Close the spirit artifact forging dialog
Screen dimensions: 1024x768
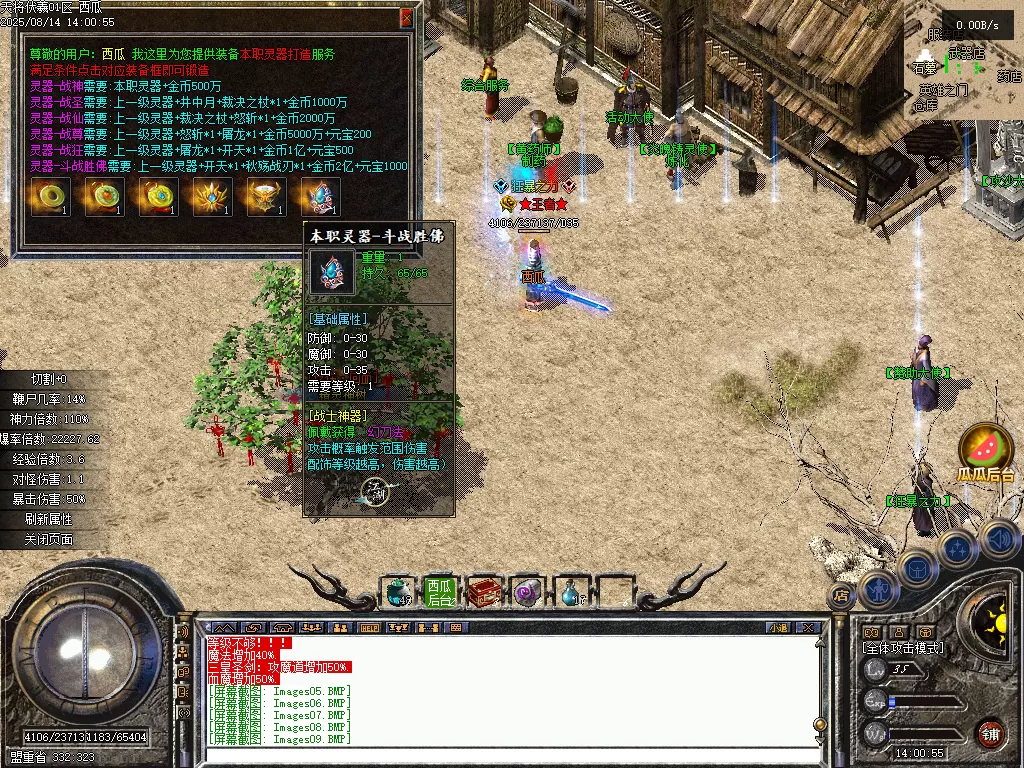click(x=406, y=18)
